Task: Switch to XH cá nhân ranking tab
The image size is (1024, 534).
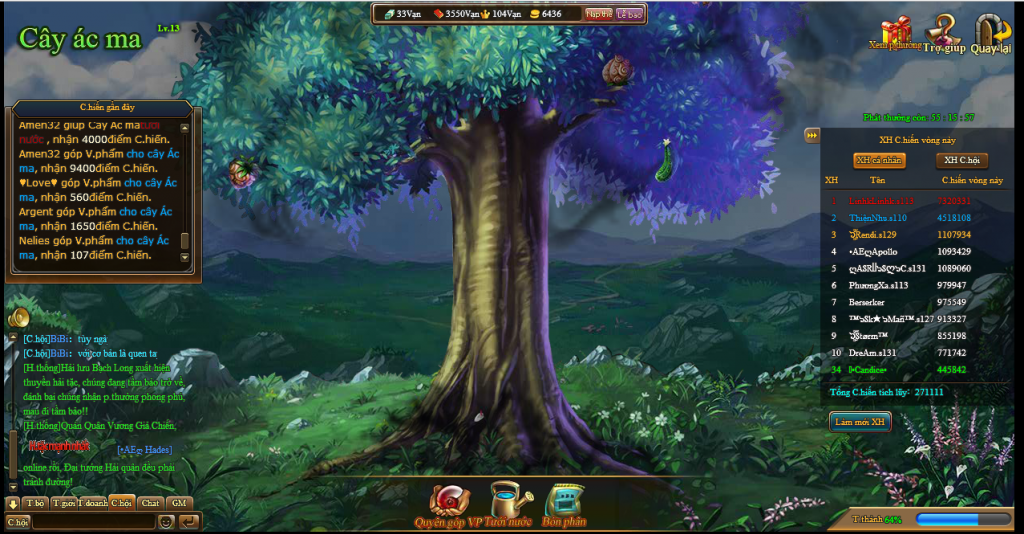Action: pos(878,160)
